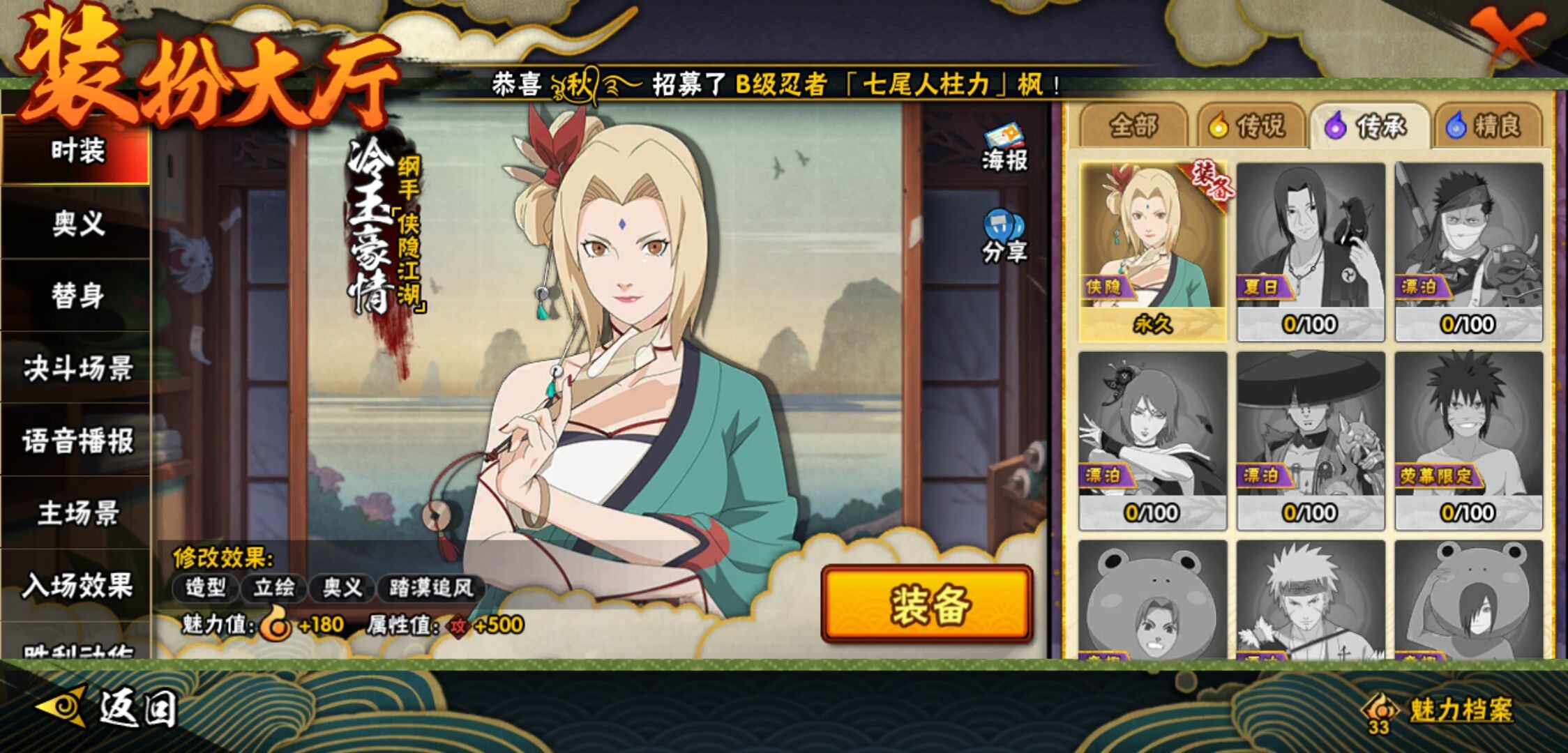
Task: Open the 主场景 section
Action: coord(77,513)
